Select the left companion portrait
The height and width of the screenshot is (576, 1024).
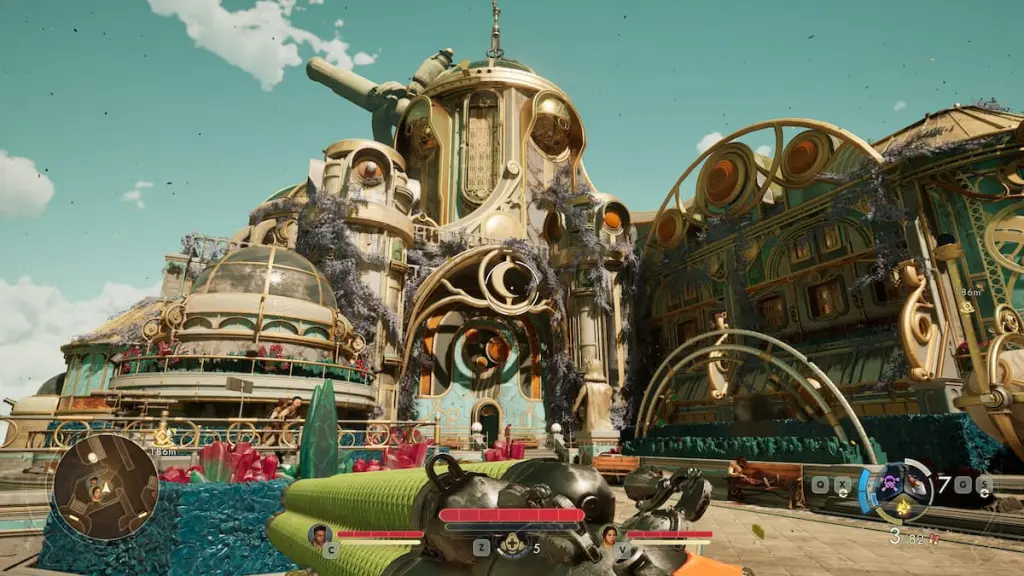[320, 535]
